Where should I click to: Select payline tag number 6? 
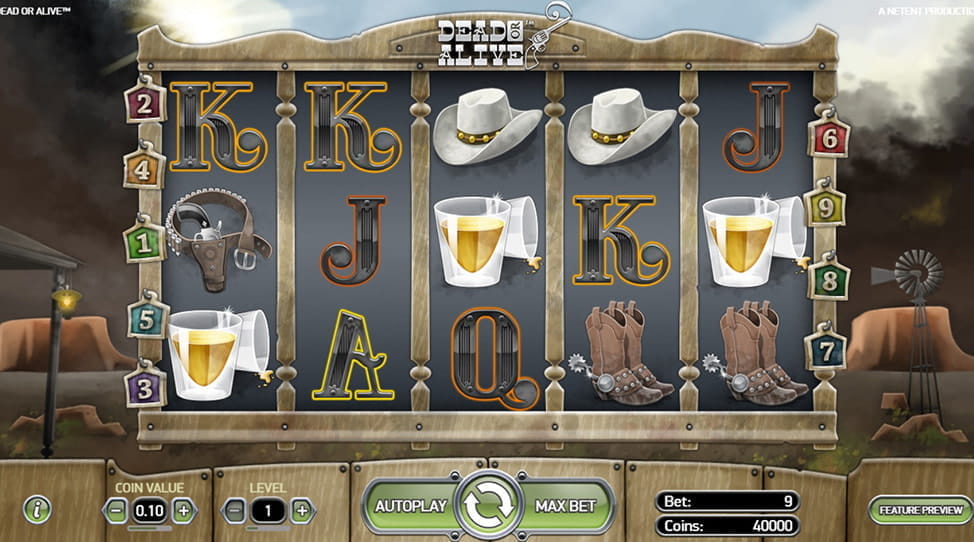[828, 137]
